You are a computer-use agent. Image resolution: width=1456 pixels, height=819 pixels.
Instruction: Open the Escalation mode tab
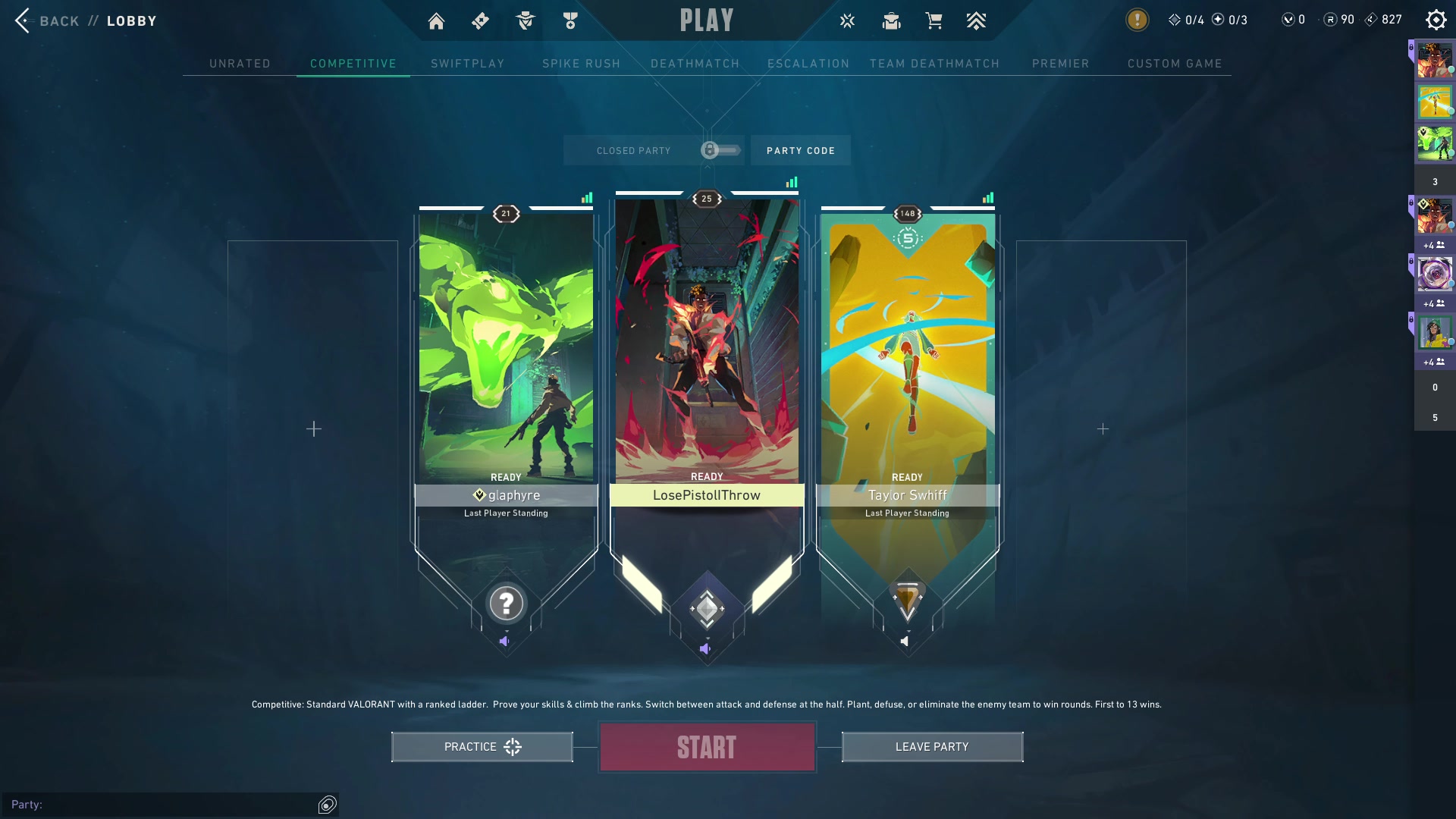pyautogui.click(x=808, y=64)
